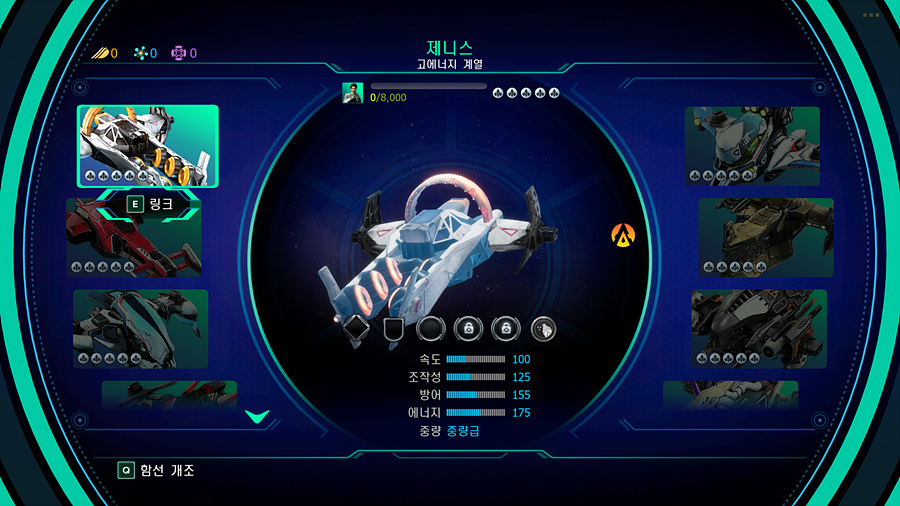Choose the black heavy gunship thumbnail
Viewport: 900px width, 506px height.
point(759,328)
